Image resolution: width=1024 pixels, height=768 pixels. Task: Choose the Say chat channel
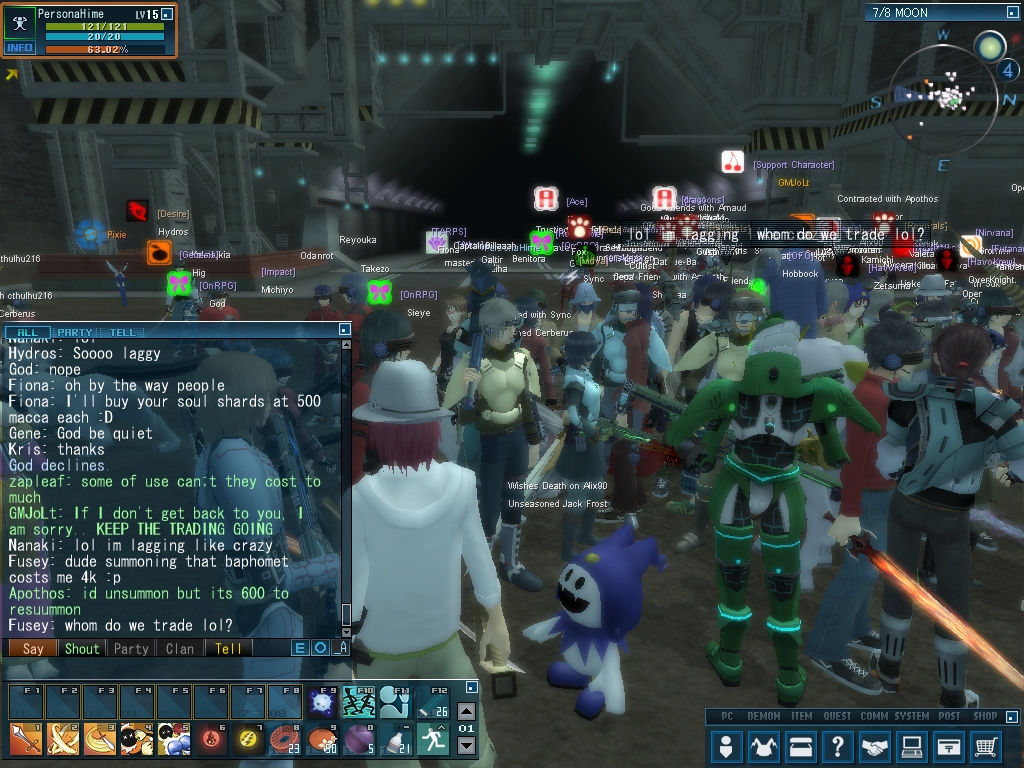coord(33,648)
